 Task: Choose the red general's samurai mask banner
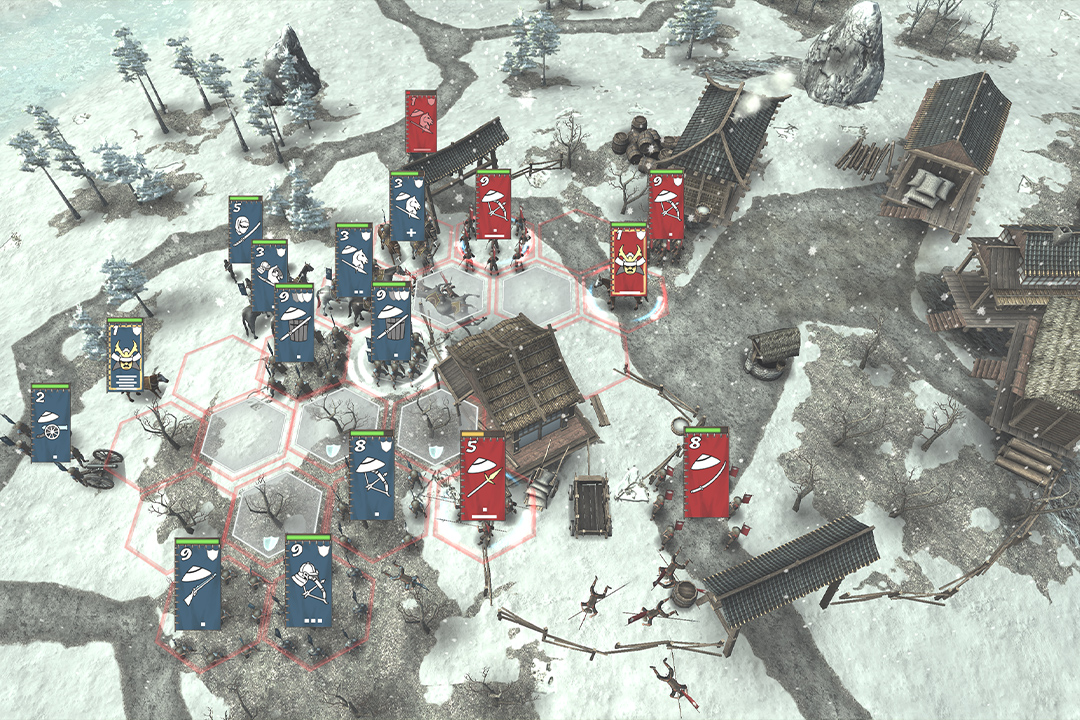pyautogui.click(x=628, y=260)
